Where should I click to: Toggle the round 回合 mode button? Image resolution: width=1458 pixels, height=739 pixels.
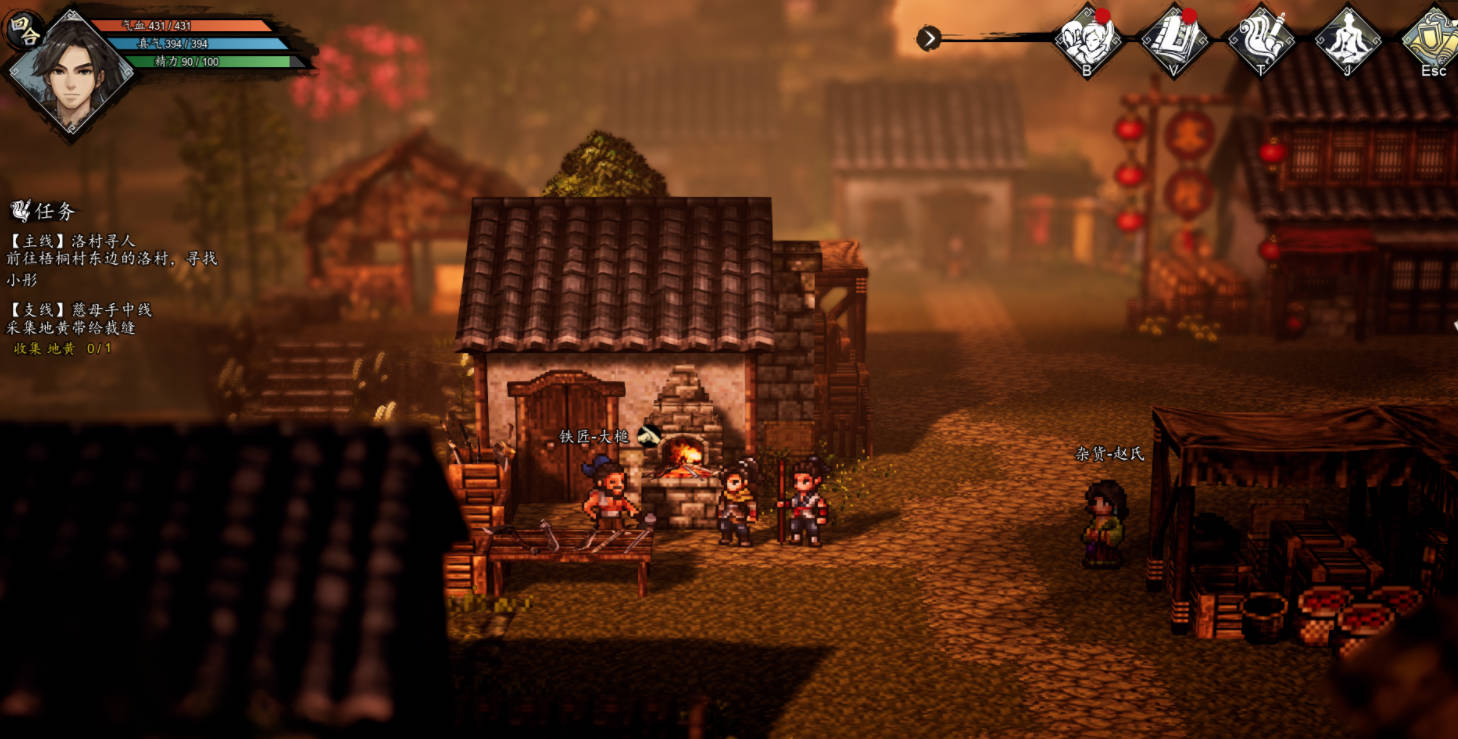(x=23, y=30)
